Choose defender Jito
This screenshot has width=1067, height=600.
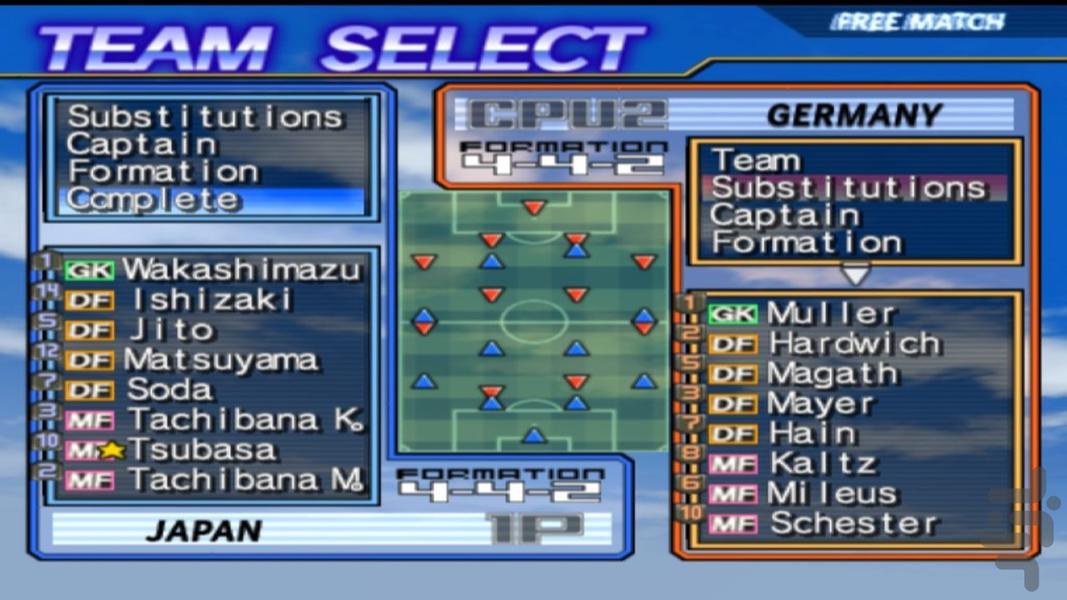(171, 329)
